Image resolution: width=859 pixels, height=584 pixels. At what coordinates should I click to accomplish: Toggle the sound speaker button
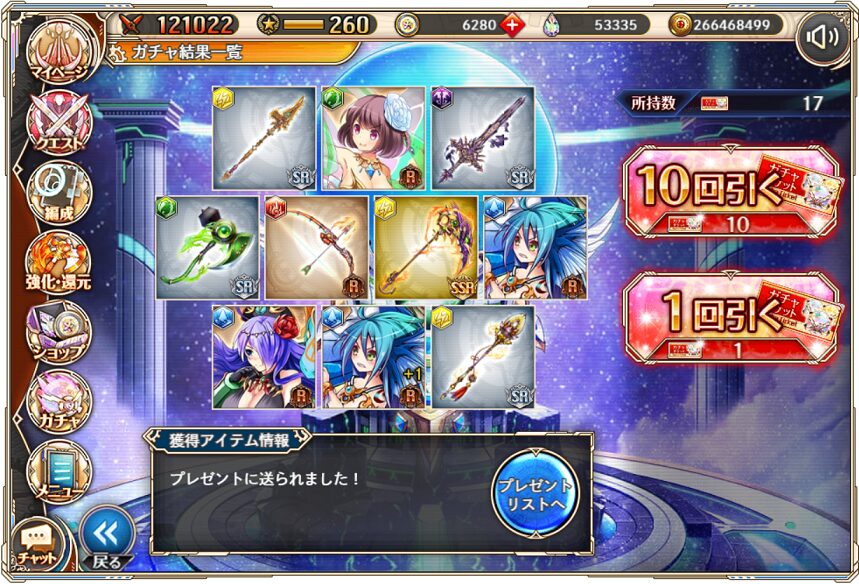click(x=822, y=38)
